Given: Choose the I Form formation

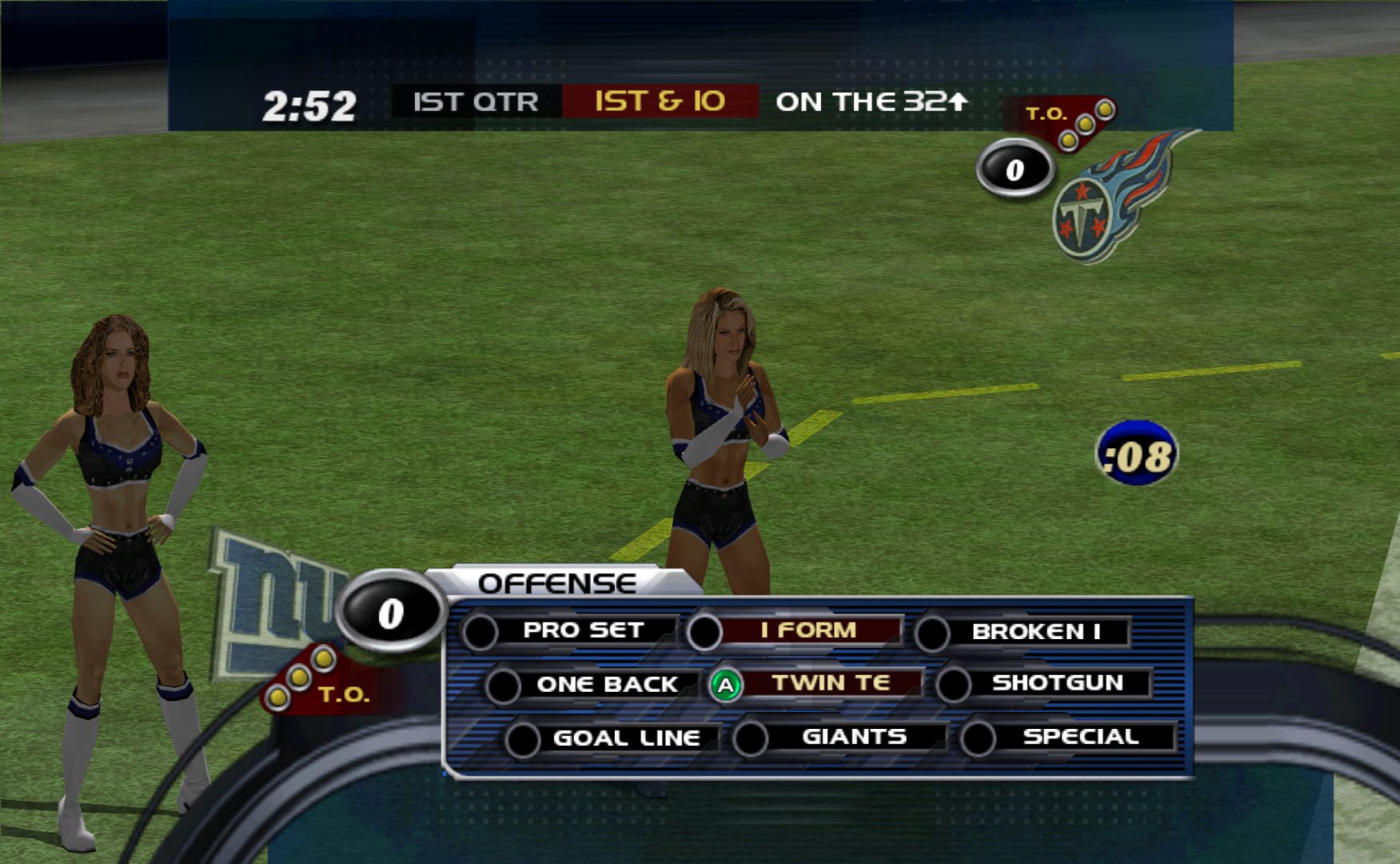Looking at the screenshot, I should tap(808, 630).
